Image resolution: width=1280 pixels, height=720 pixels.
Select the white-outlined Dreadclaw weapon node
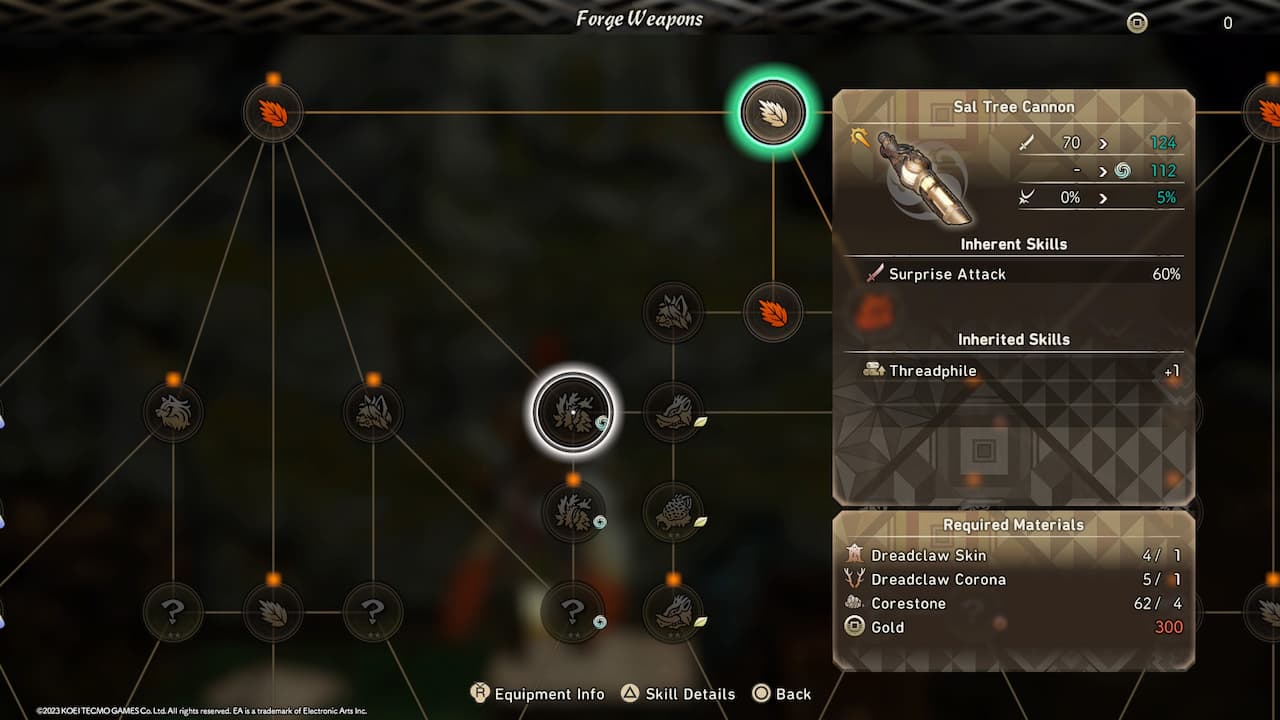point(573,413)
